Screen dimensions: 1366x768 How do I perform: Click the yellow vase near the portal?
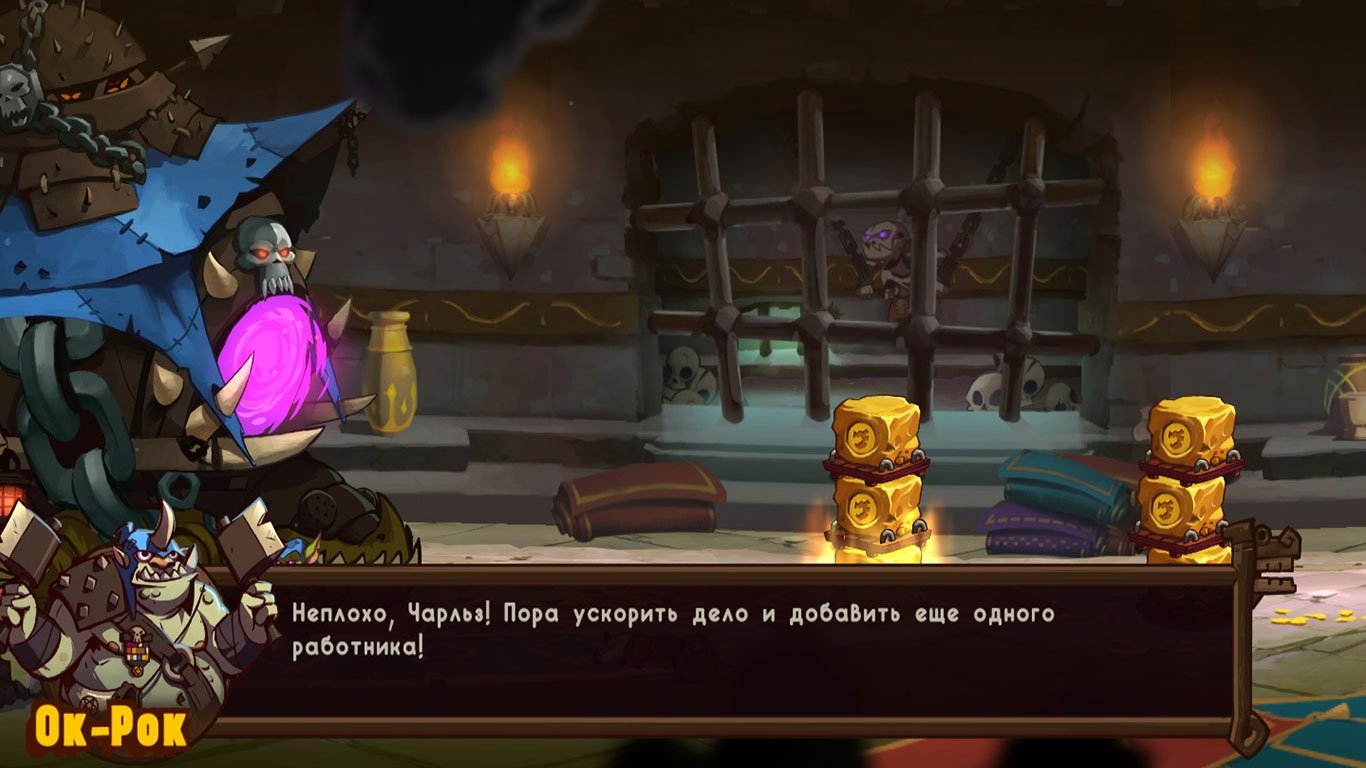coord(391,375)
